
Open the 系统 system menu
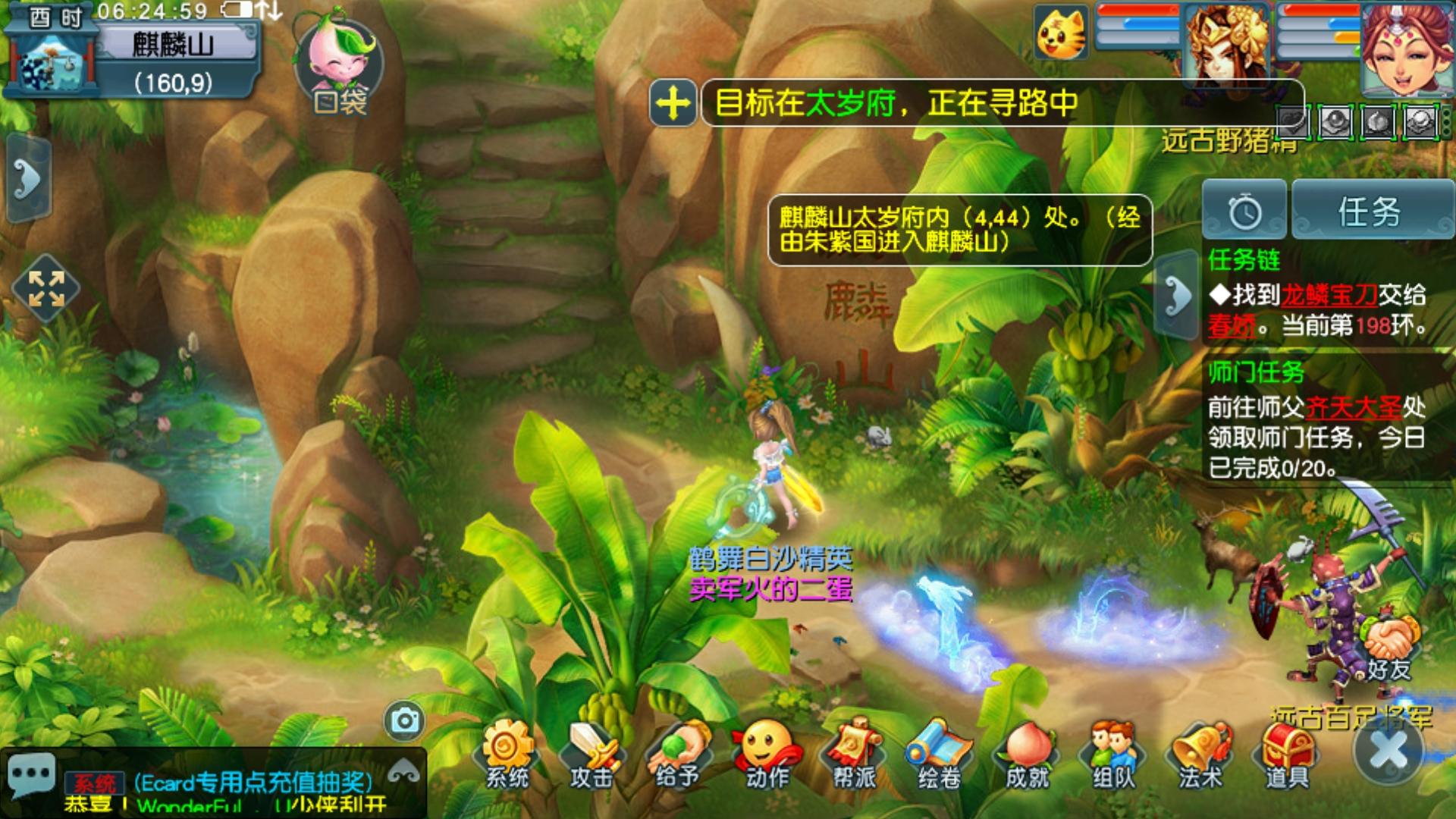[507, 753]
